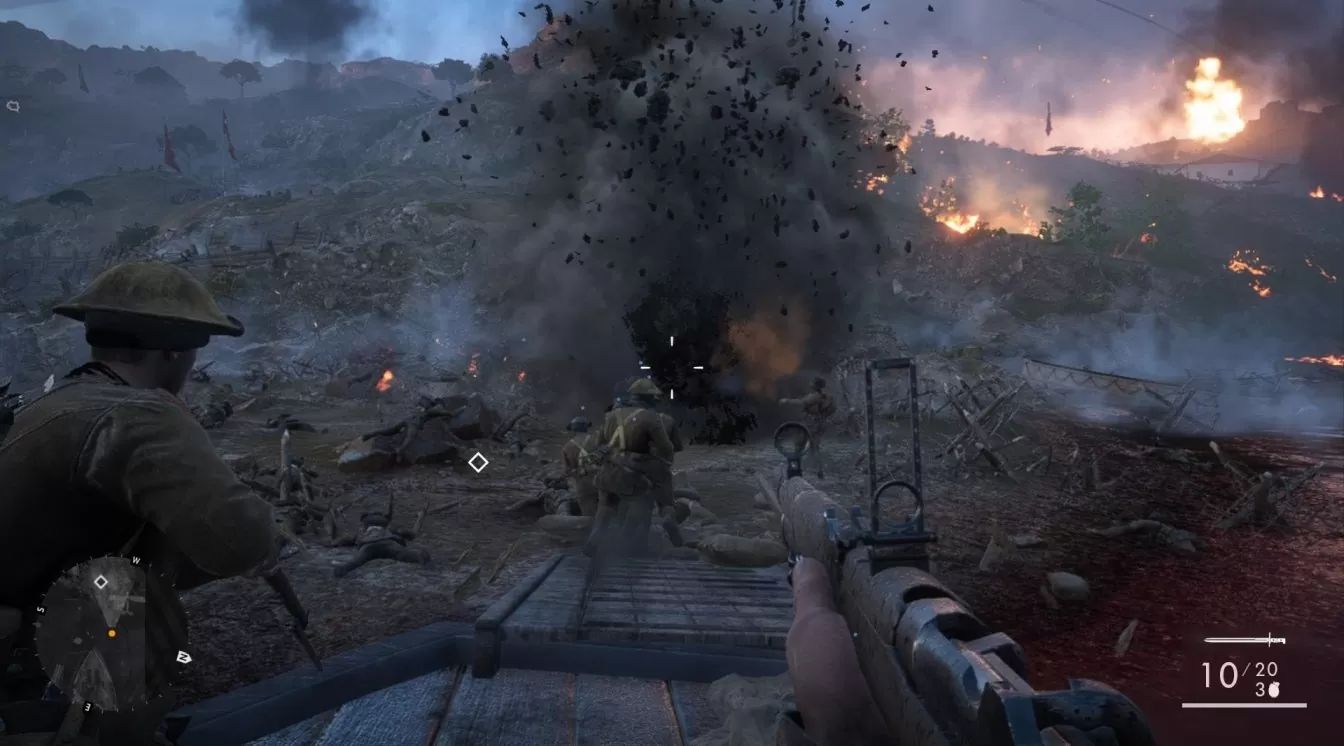The height and width of the screenshot is (746, 1344).
Task: Click the small speech-bubble icon
Action: (12, 105)
